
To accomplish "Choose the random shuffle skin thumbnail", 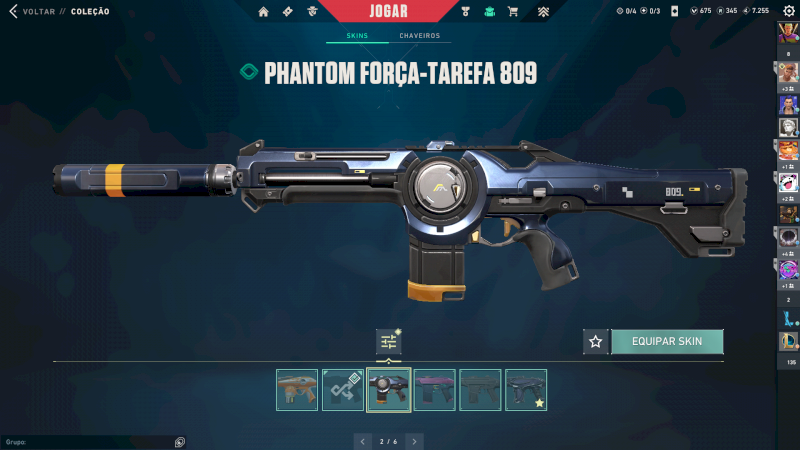I will point(343,390).
